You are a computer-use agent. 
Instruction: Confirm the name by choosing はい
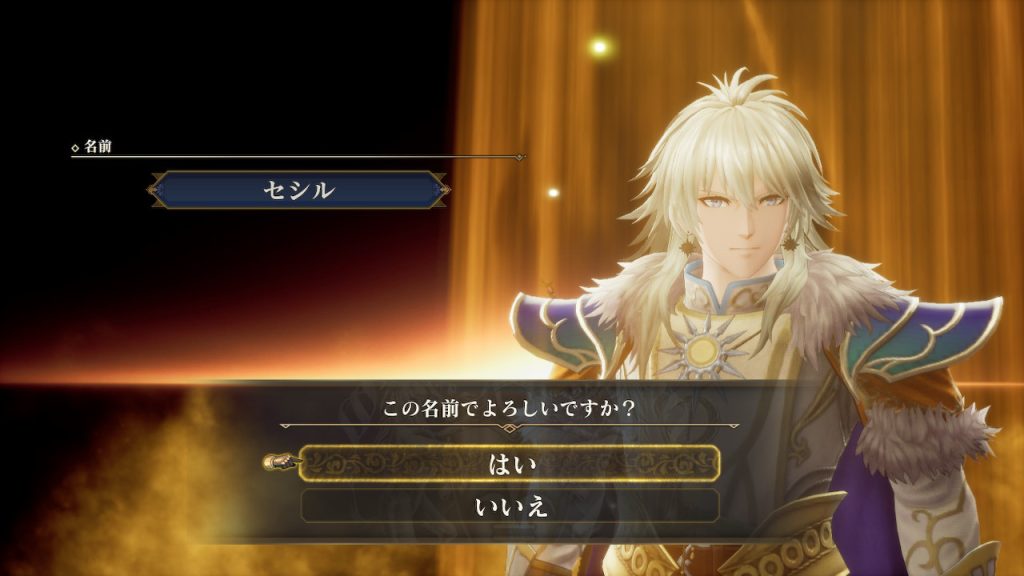pyautogui.click(x=510, y=463)
